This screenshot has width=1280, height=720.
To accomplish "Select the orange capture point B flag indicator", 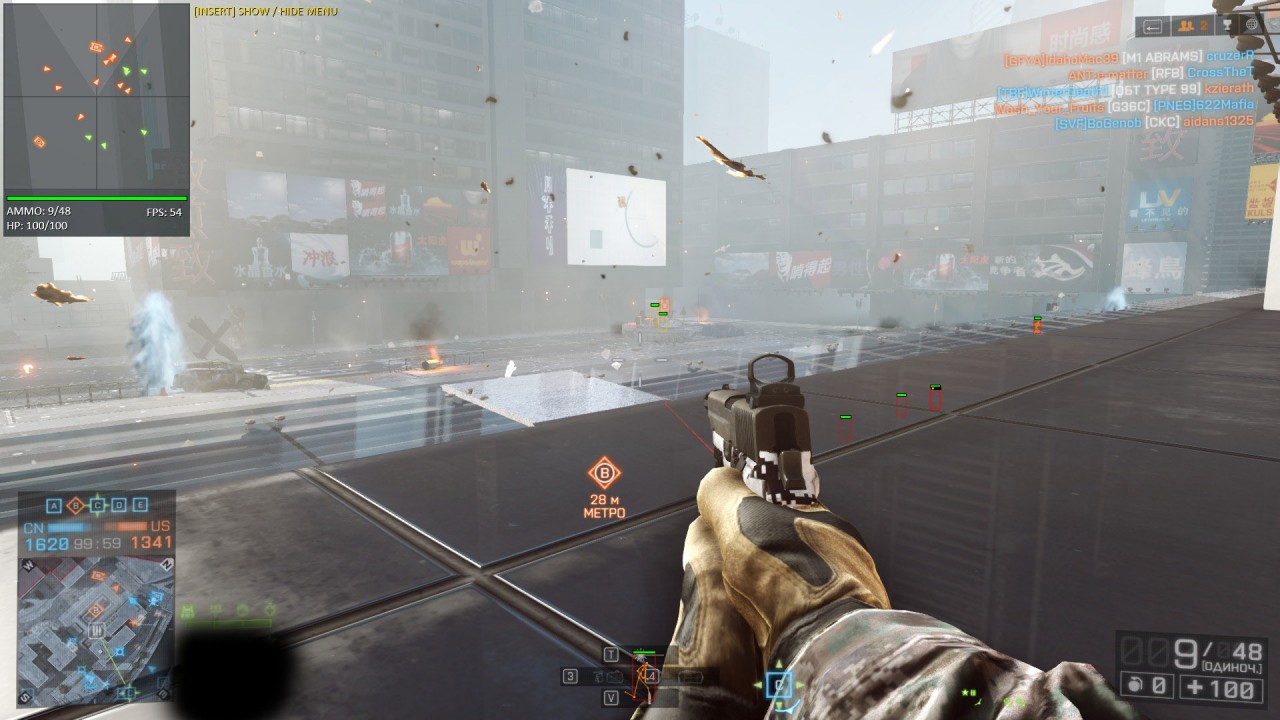I will 75,505.
